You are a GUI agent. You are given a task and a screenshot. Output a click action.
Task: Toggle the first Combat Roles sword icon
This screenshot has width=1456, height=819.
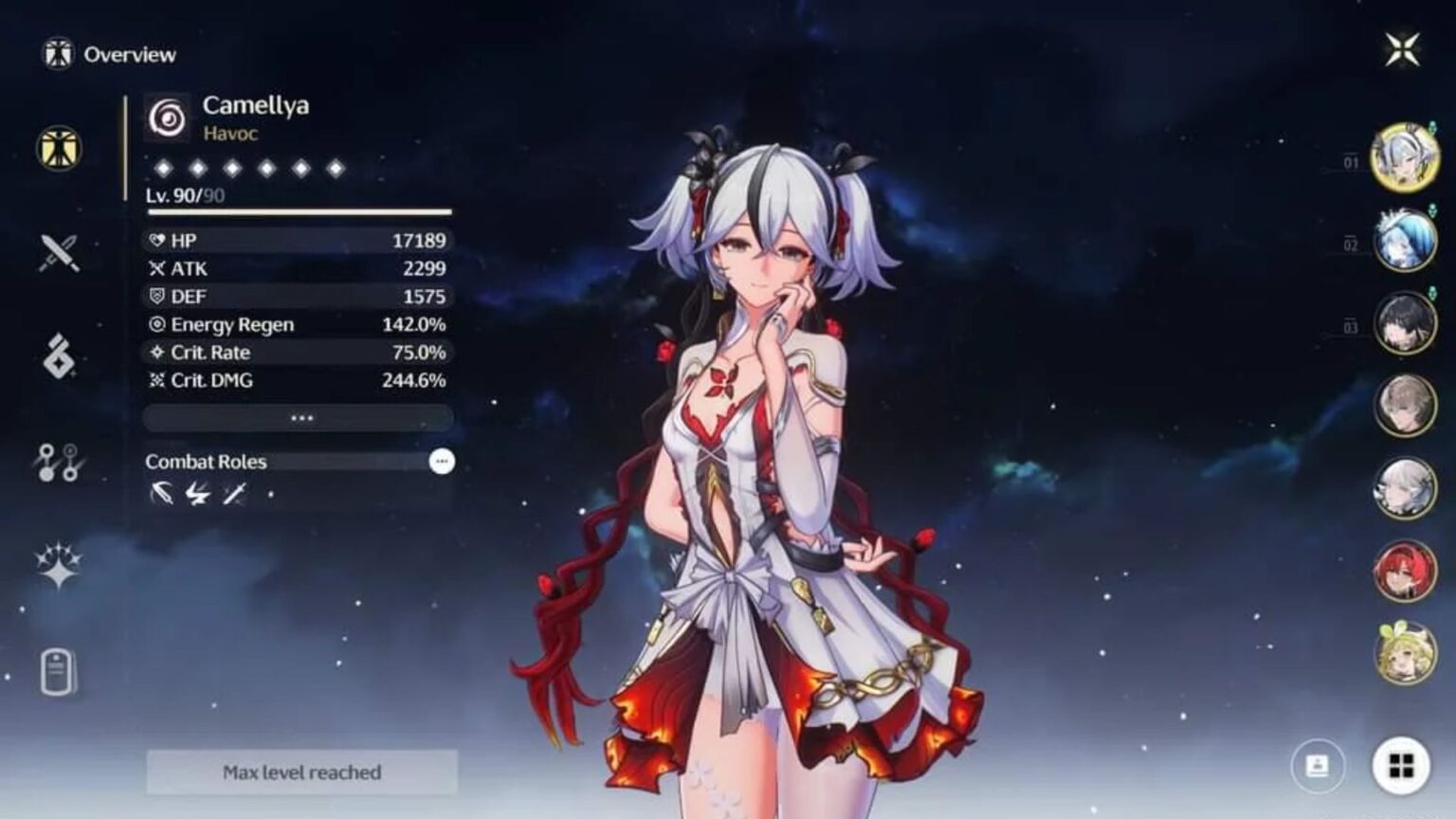click(163, 492)
